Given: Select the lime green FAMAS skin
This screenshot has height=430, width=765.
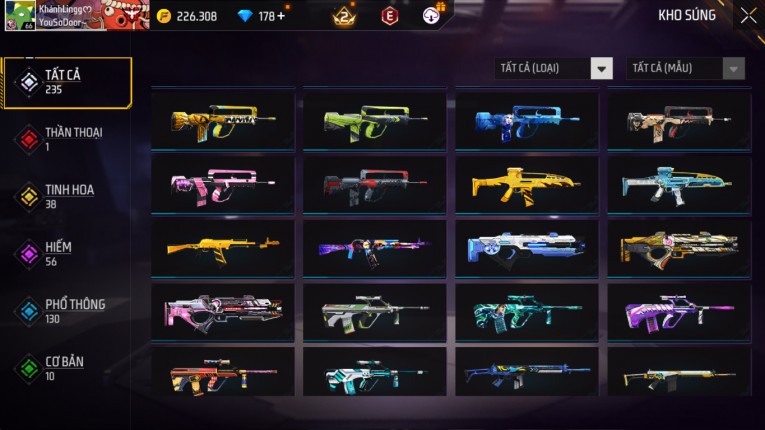Looking at the screenshot, I should (x=375, y=121).
